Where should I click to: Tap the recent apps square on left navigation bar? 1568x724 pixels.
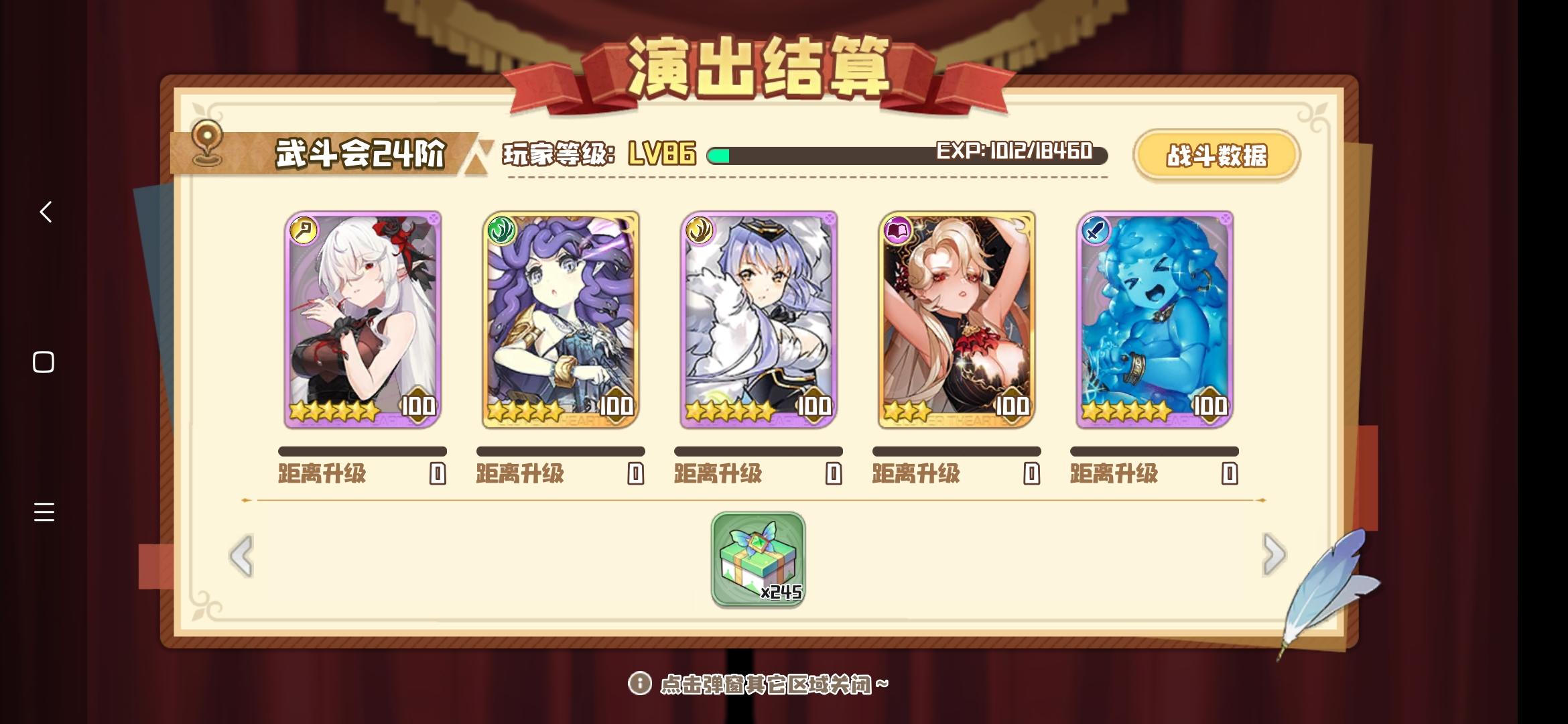[x=45, y=361]
